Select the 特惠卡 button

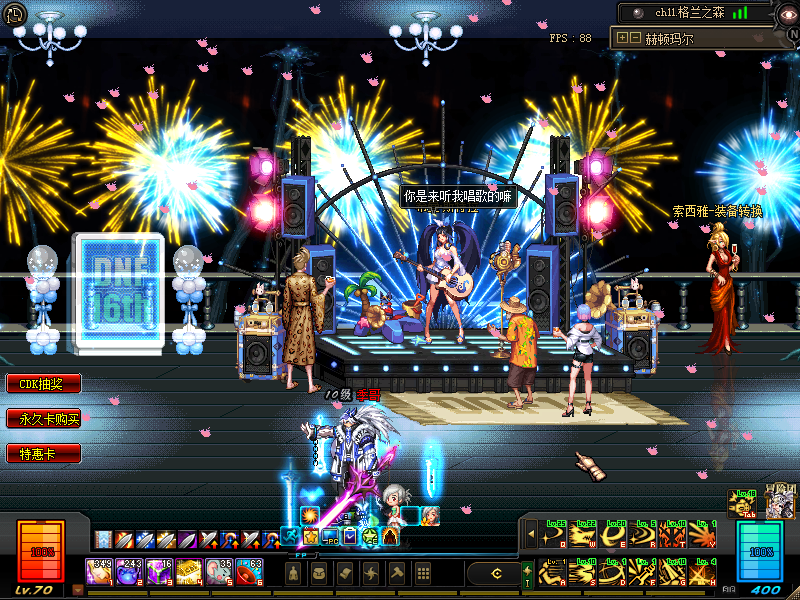coord(43,454)
